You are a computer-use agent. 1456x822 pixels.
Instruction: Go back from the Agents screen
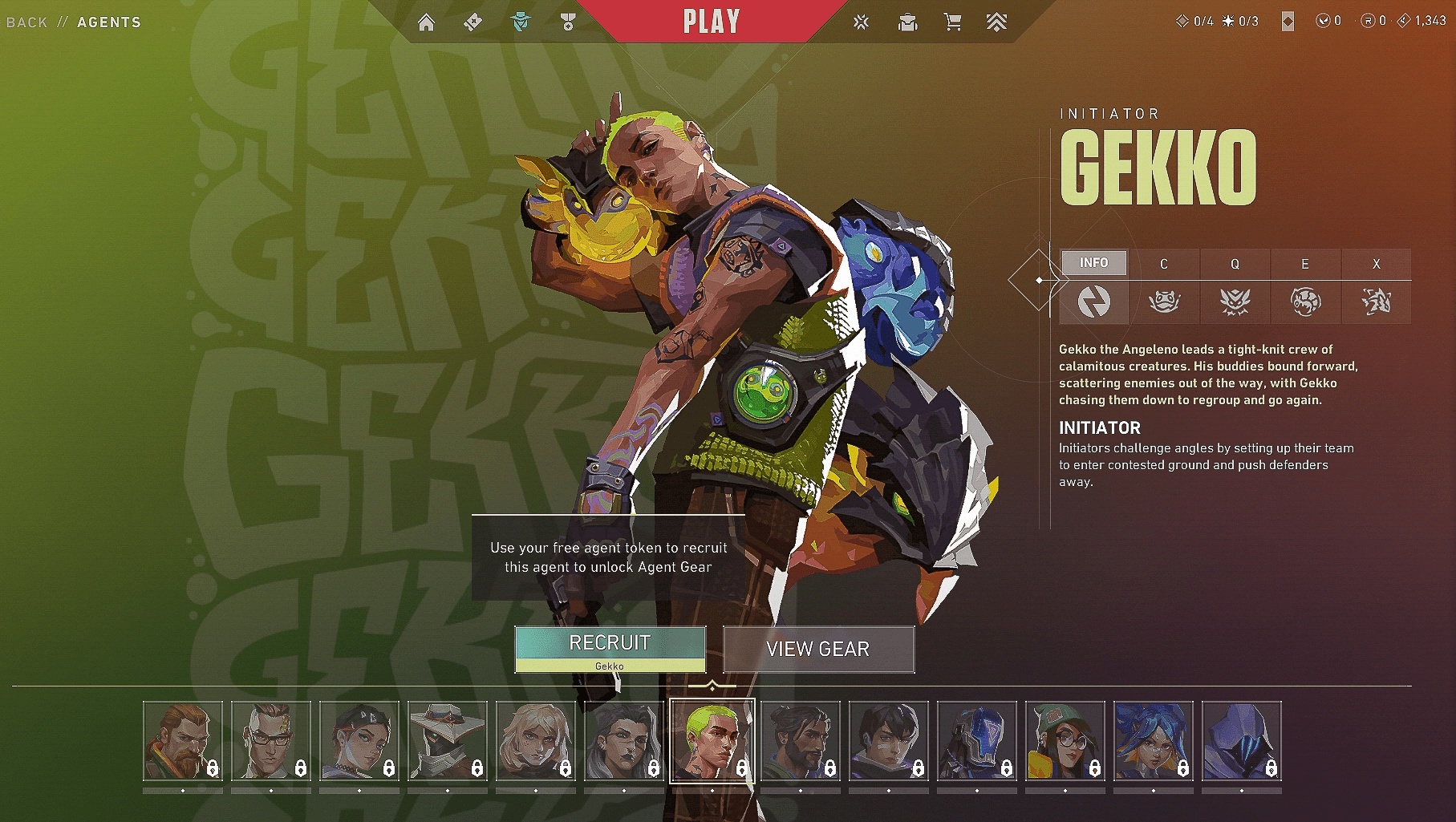[27, 22]
